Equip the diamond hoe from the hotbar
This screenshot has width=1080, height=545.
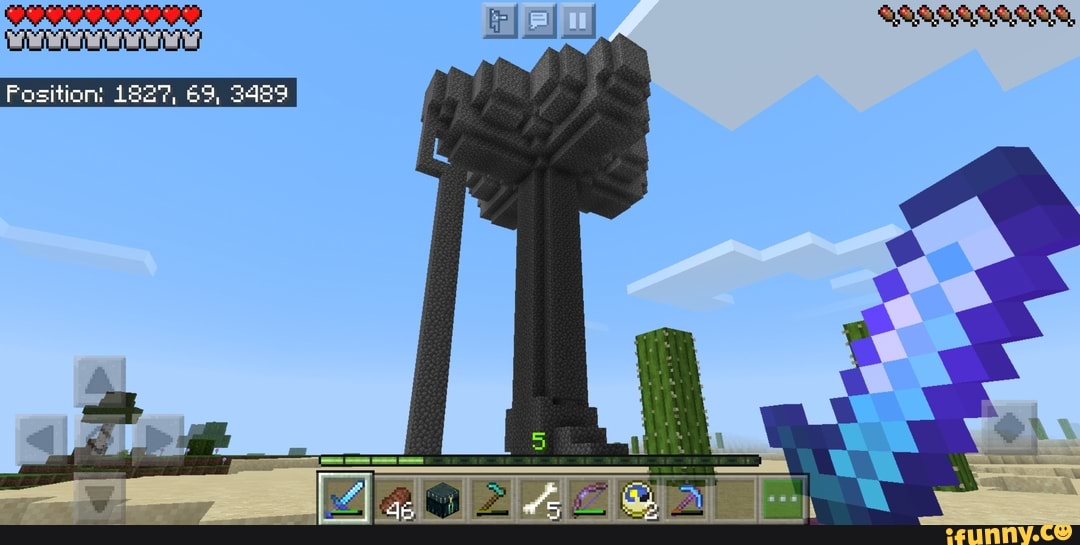coord(490,497)
